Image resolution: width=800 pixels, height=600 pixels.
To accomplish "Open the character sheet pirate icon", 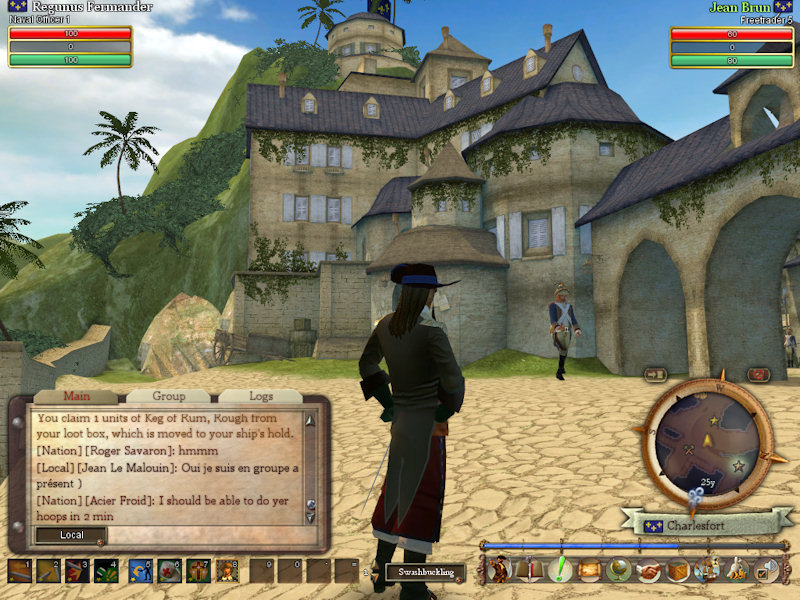I will point(498,570).
